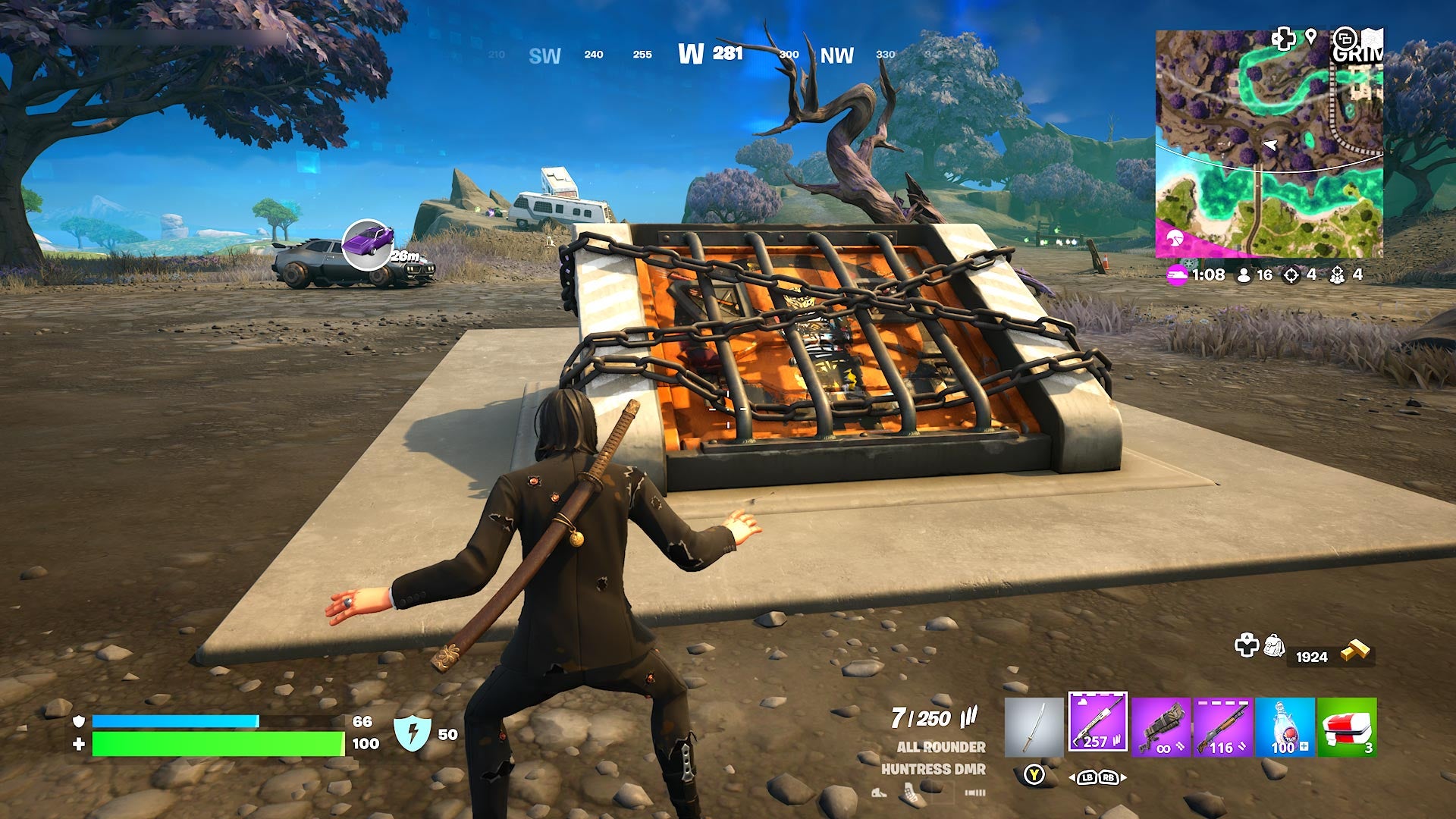Image resolution: width=1456 pixels, height=819 pixels.
Task: Click the eliminations crosshair icon showing 4
Action: coord(1291,275)
